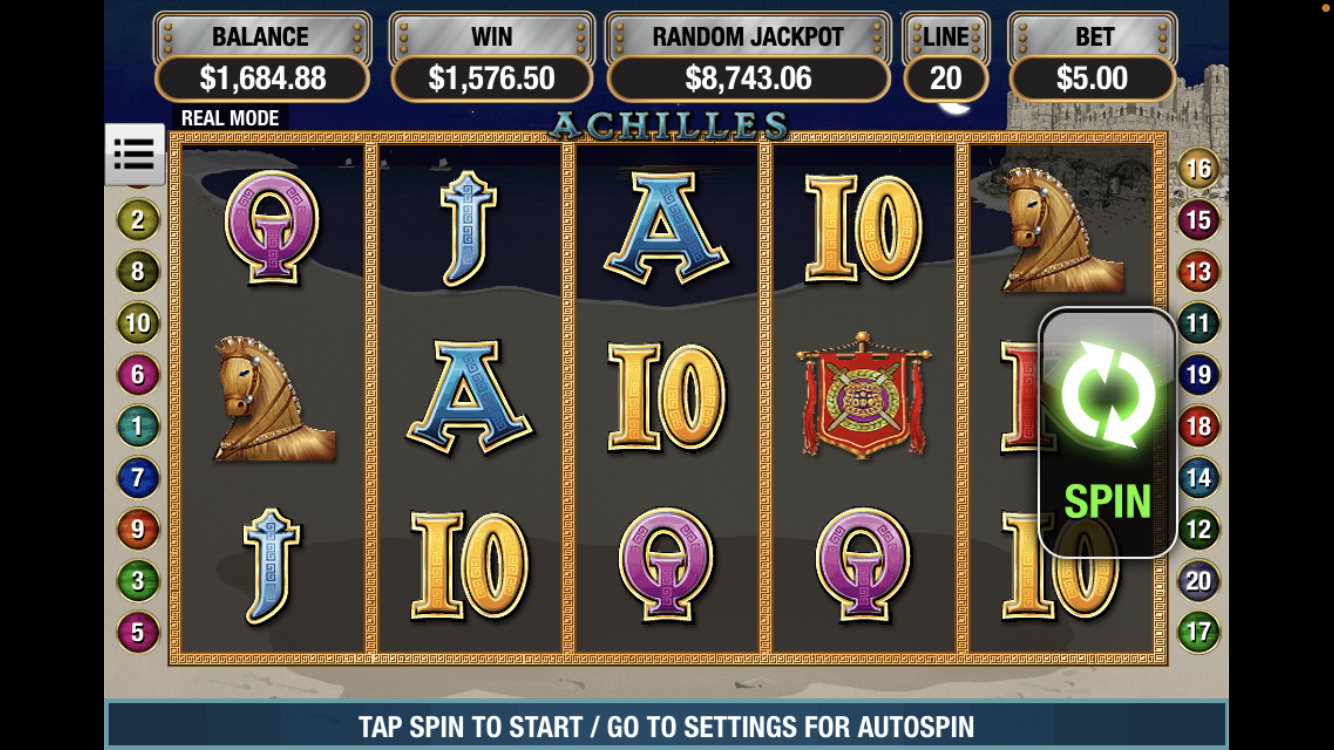Image resolution: width=1334 pixels, height=750 pixels.
Task: Show the green payline 3 marker
Action: tap(138, 581)
